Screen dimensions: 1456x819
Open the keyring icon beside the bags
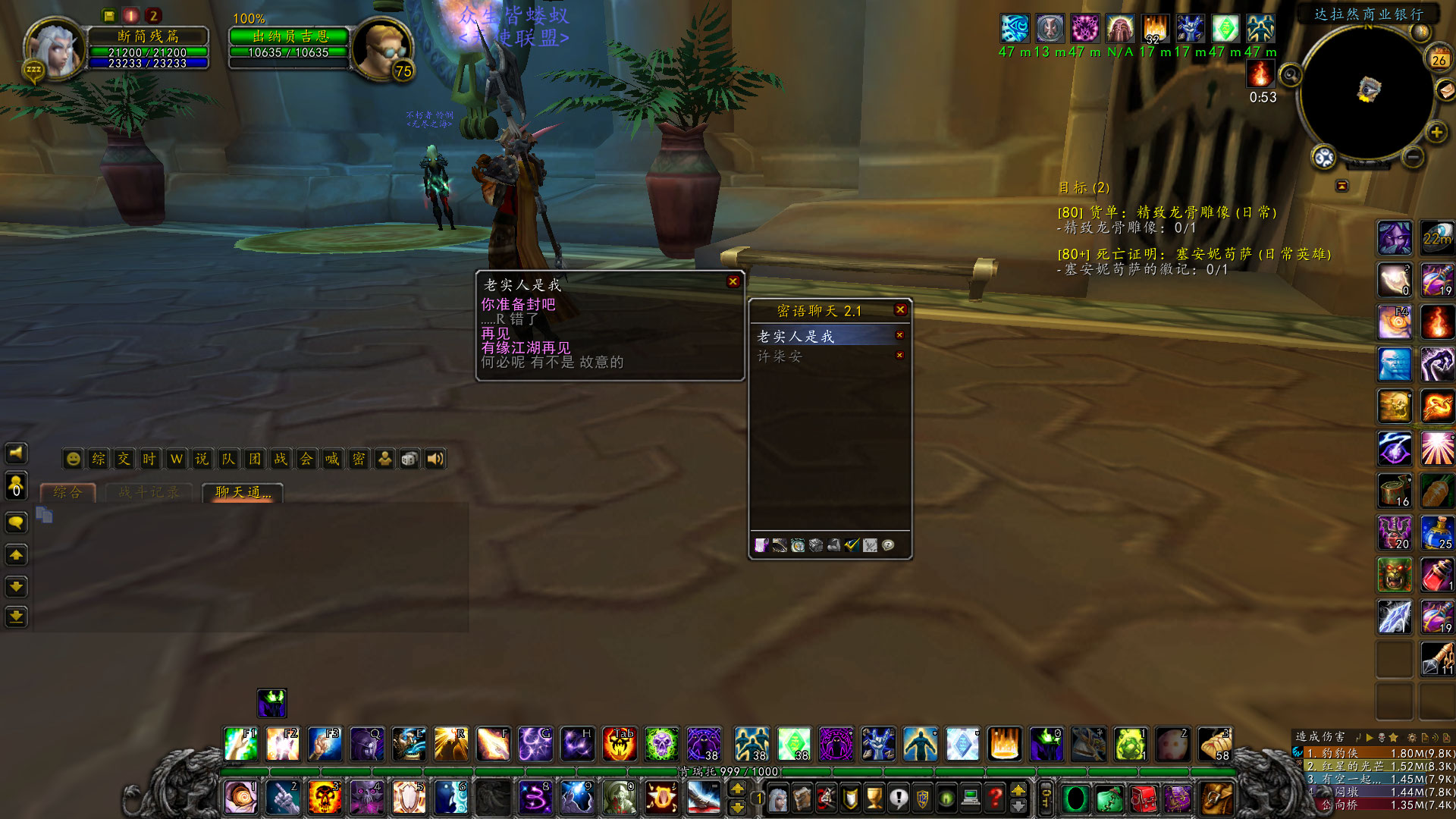1044,798
